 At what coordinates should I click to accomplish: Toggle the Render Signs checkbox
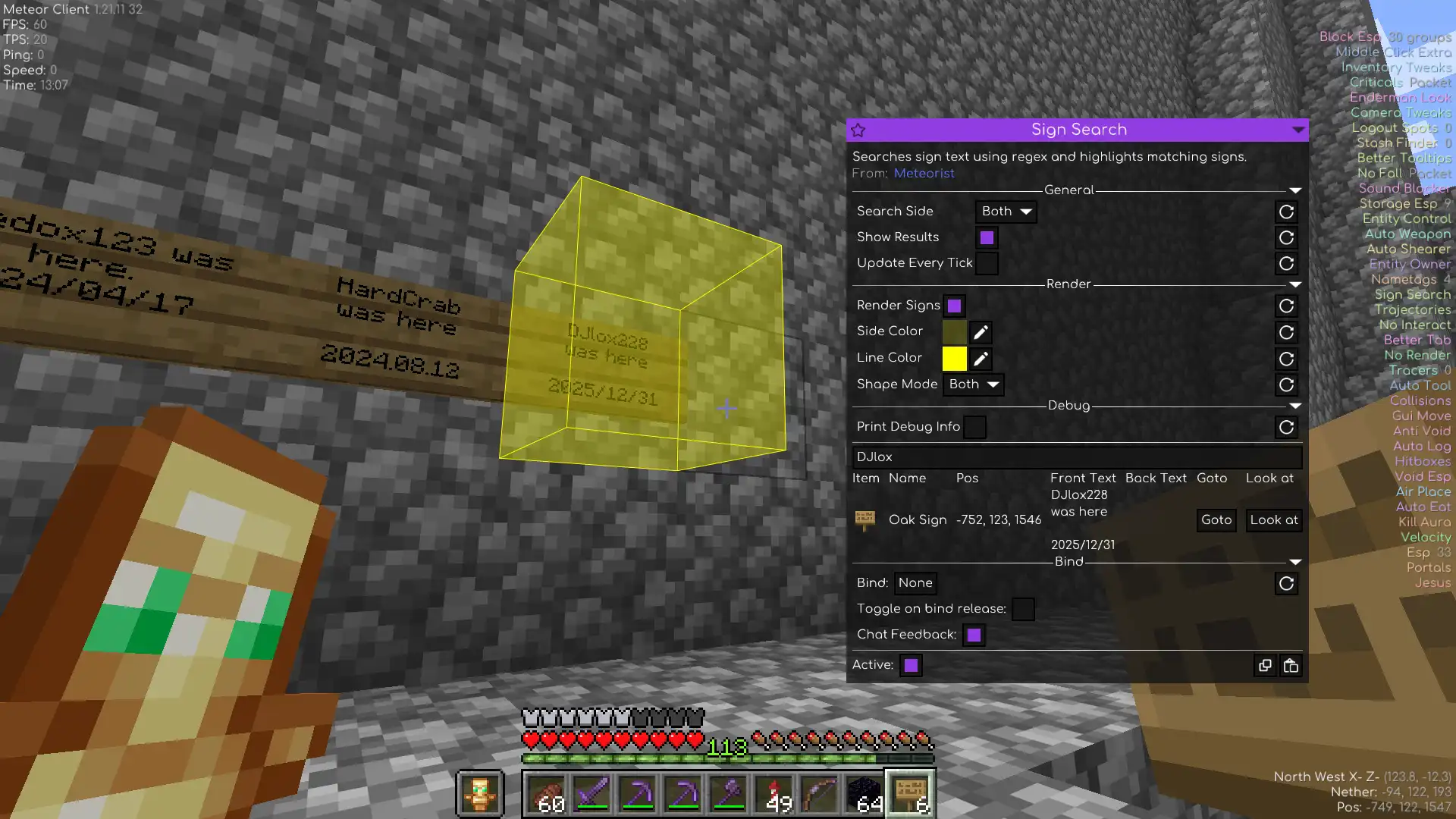(x=954, y=306)
